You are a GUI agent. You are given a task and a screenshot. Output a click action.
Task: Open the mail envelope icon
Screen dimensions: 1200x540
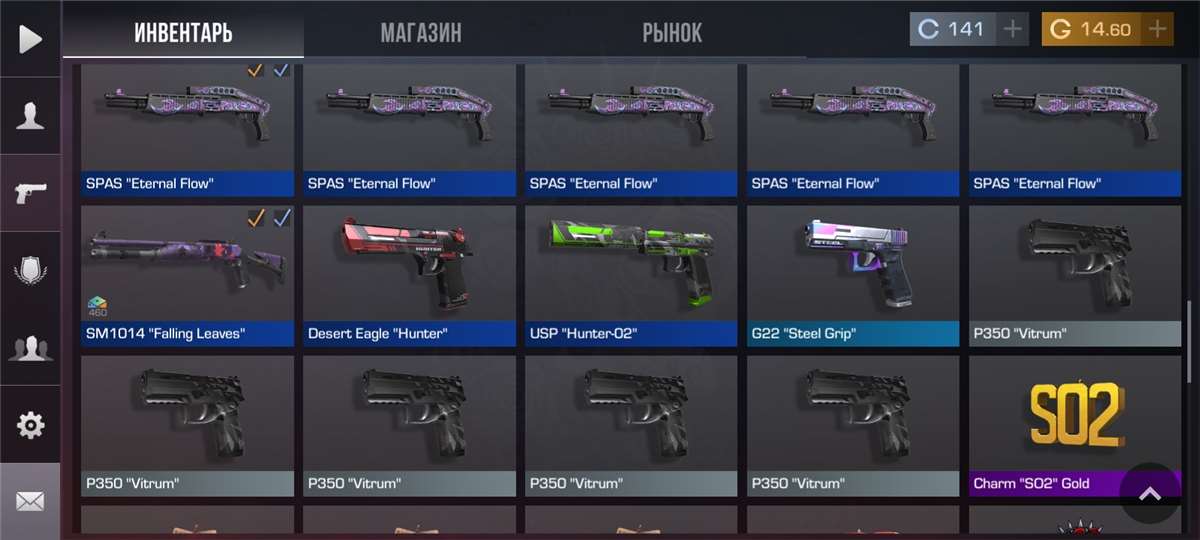pos(30,501)
